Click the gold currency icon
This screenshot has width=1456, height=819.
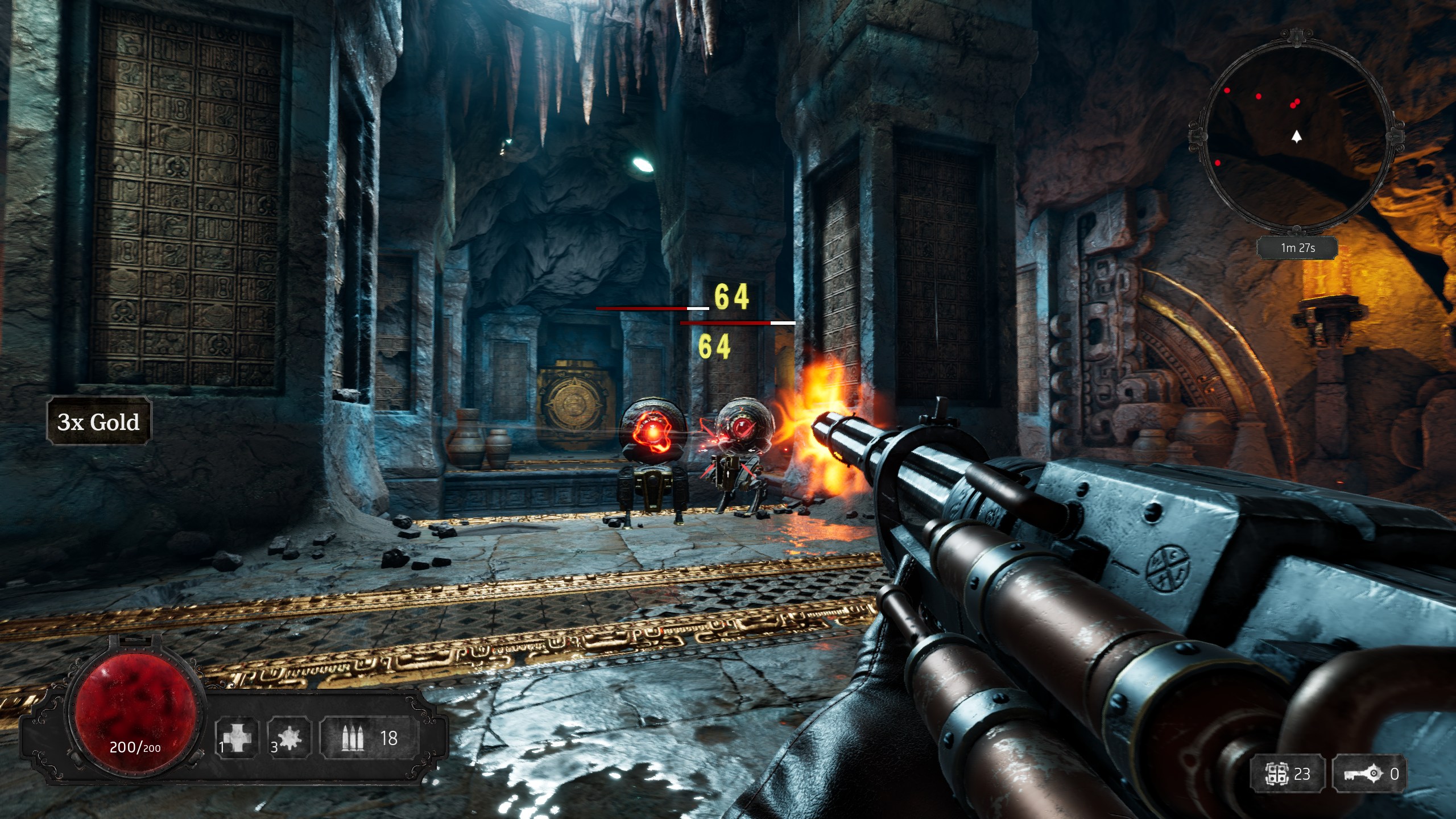(x=1276, y=773)
